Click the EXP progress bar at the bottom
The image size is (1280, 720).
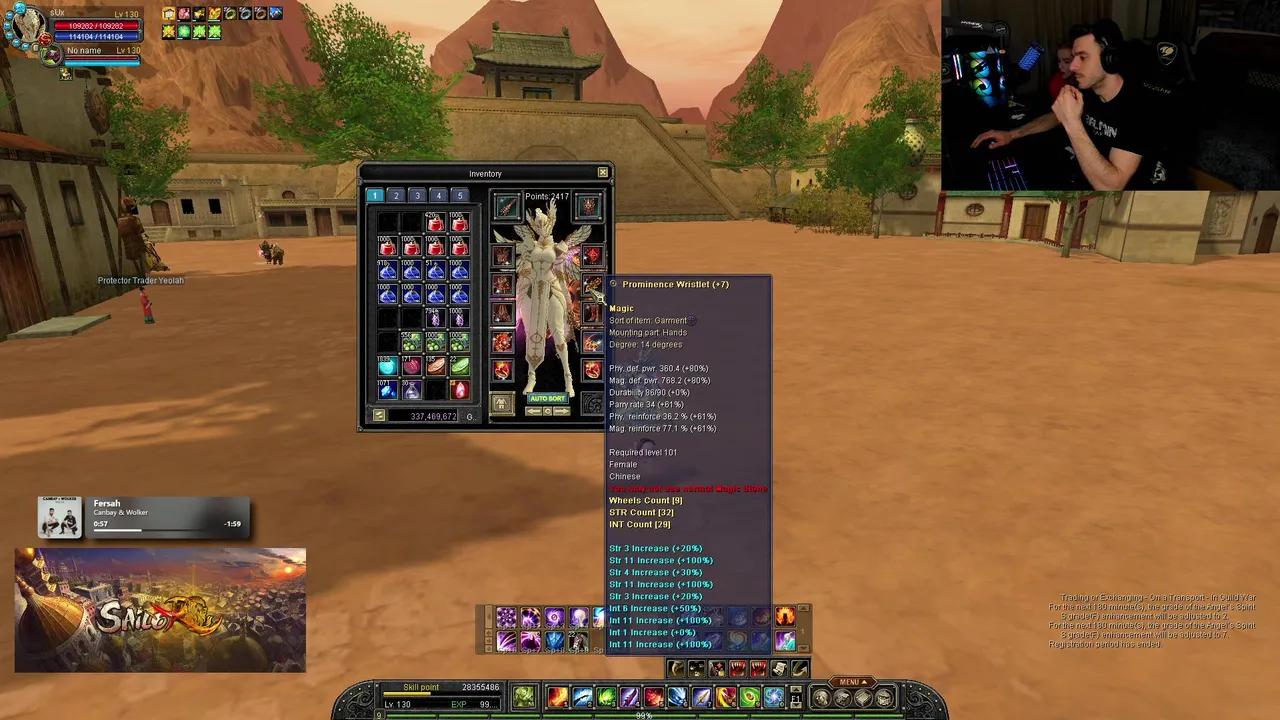pos(640,713)
